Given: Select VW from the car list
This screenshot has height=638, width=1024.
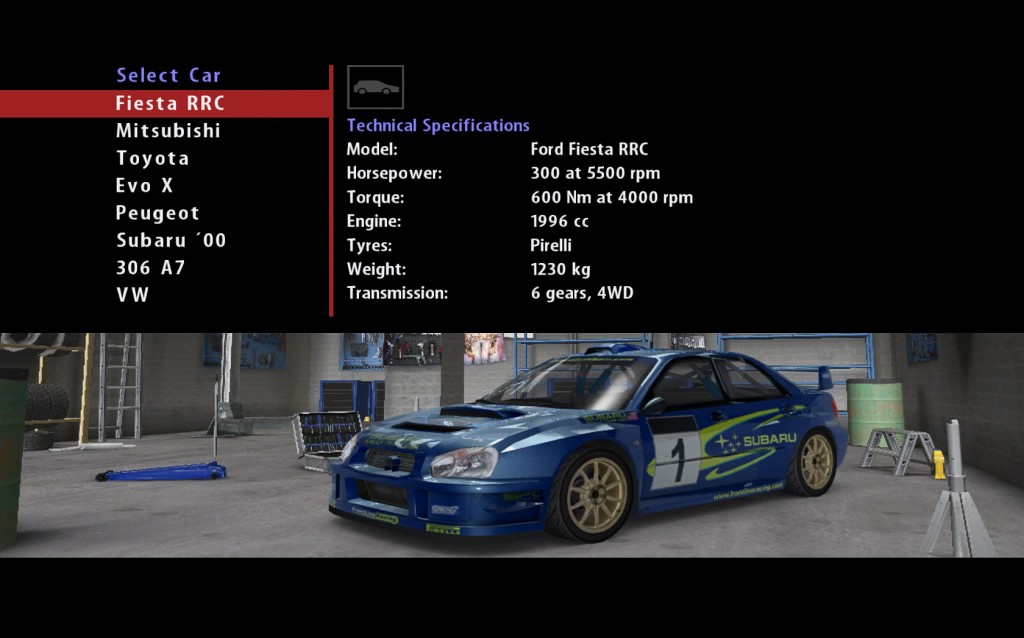Looking at the screenshot, I should (132, 295).
